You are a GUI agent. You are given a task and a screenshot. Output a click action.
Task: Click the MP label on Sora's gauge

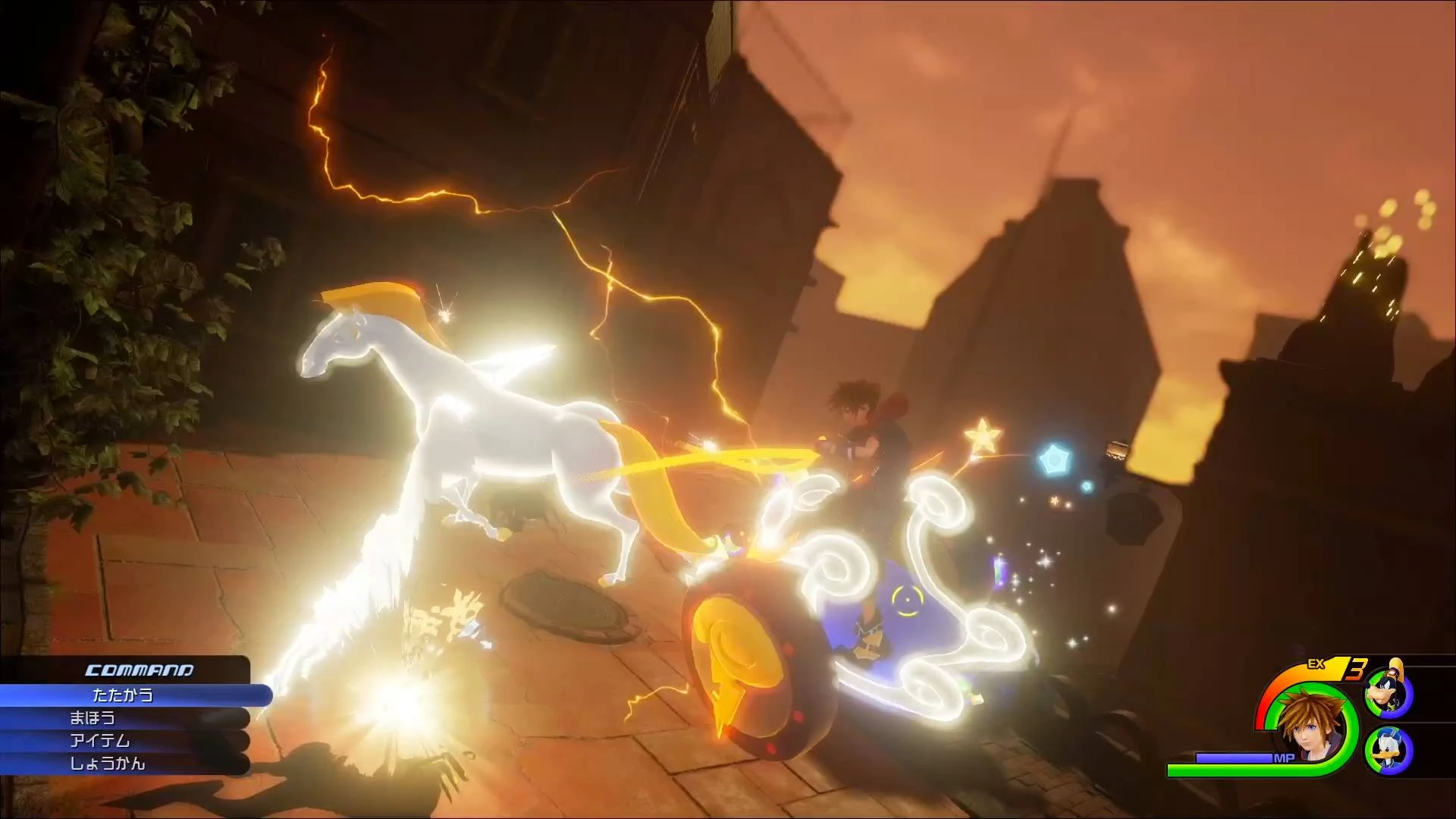1283,758
